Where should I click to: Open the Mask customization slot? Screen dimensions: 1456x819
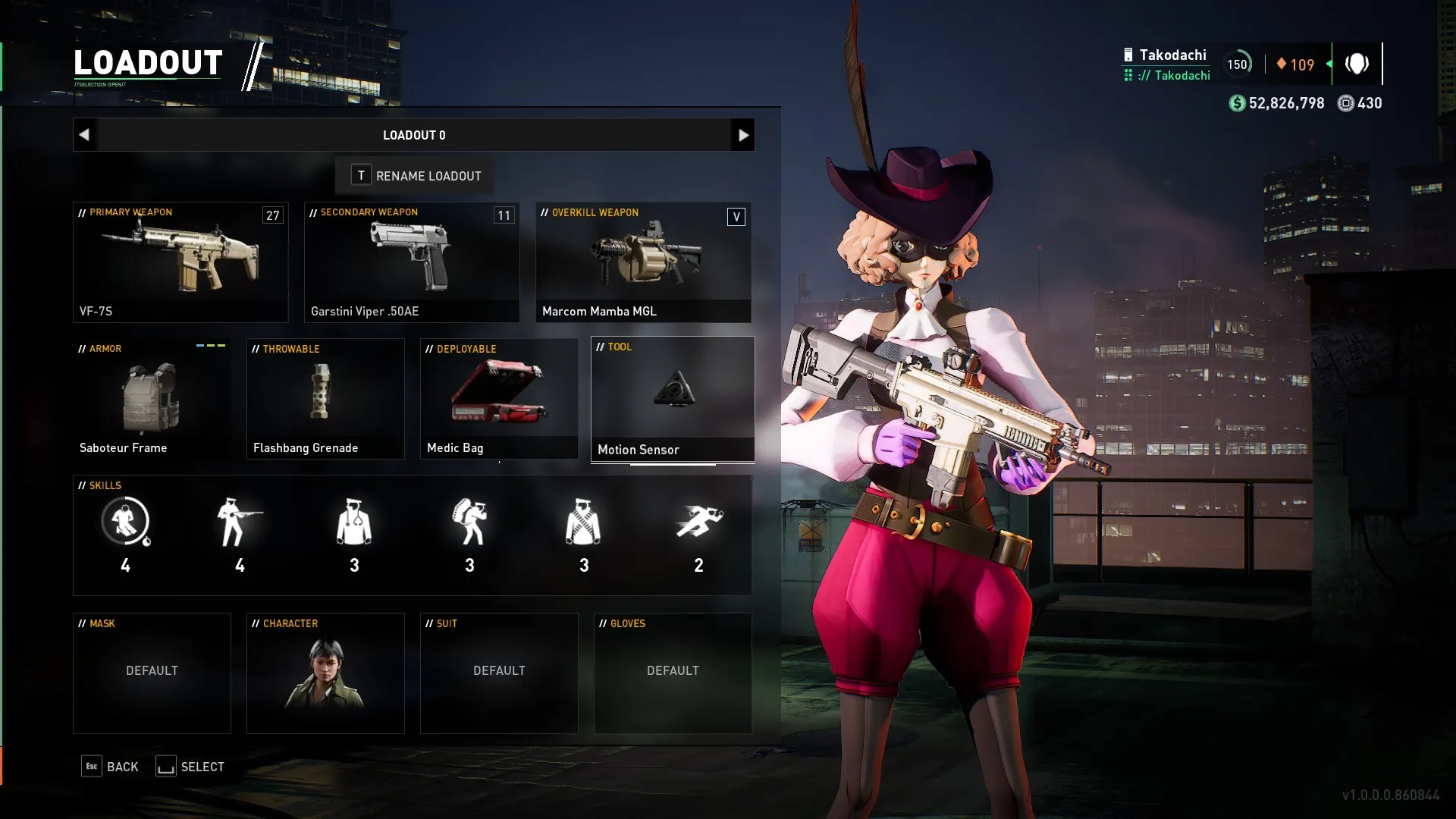[152, 673]
